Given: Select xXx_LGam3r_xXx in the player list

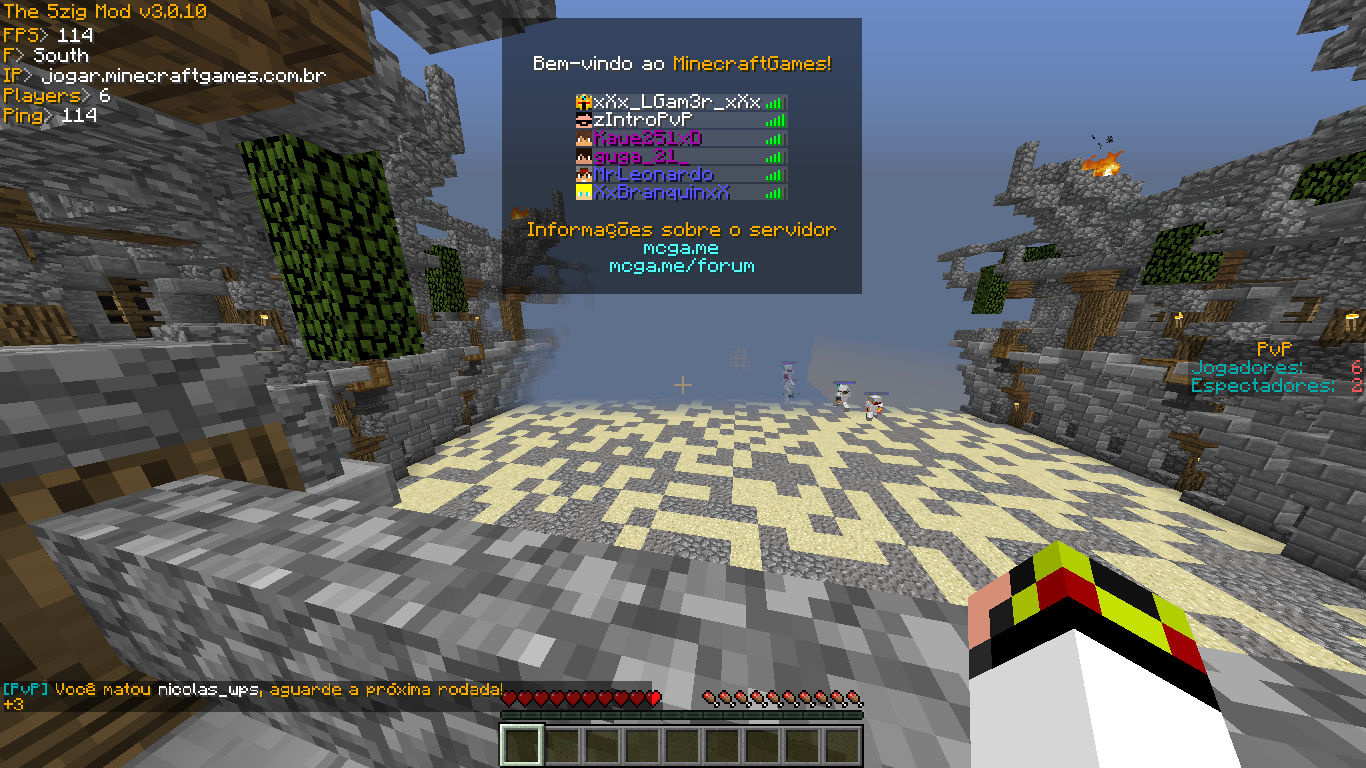Looking at the screenshot, I should [677, 102].
